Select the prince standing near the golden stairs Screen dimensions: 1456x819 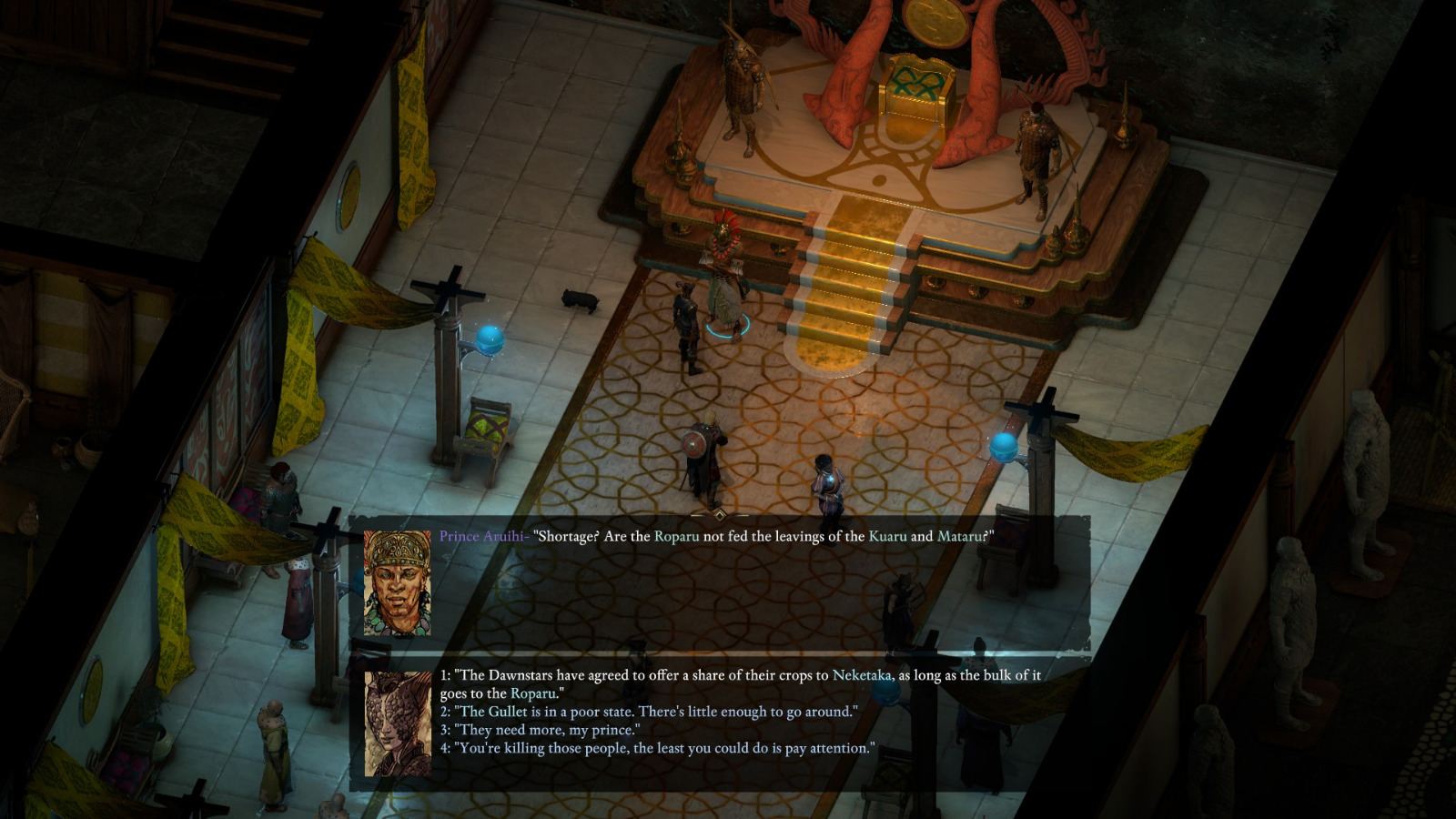tap(723, 282)
